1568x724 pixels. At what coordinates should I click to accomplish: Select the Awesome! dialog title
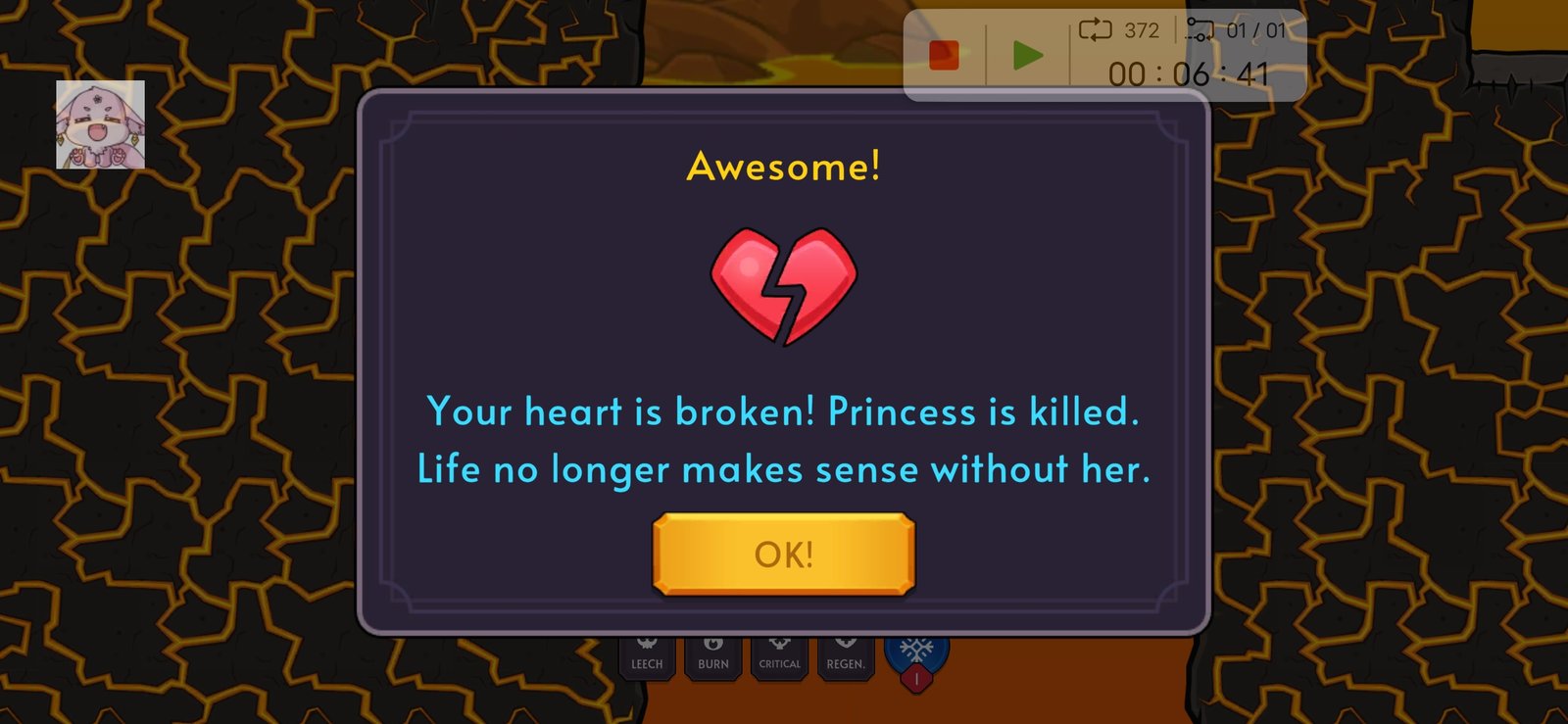pyautogui.click(x=784, y=168)
